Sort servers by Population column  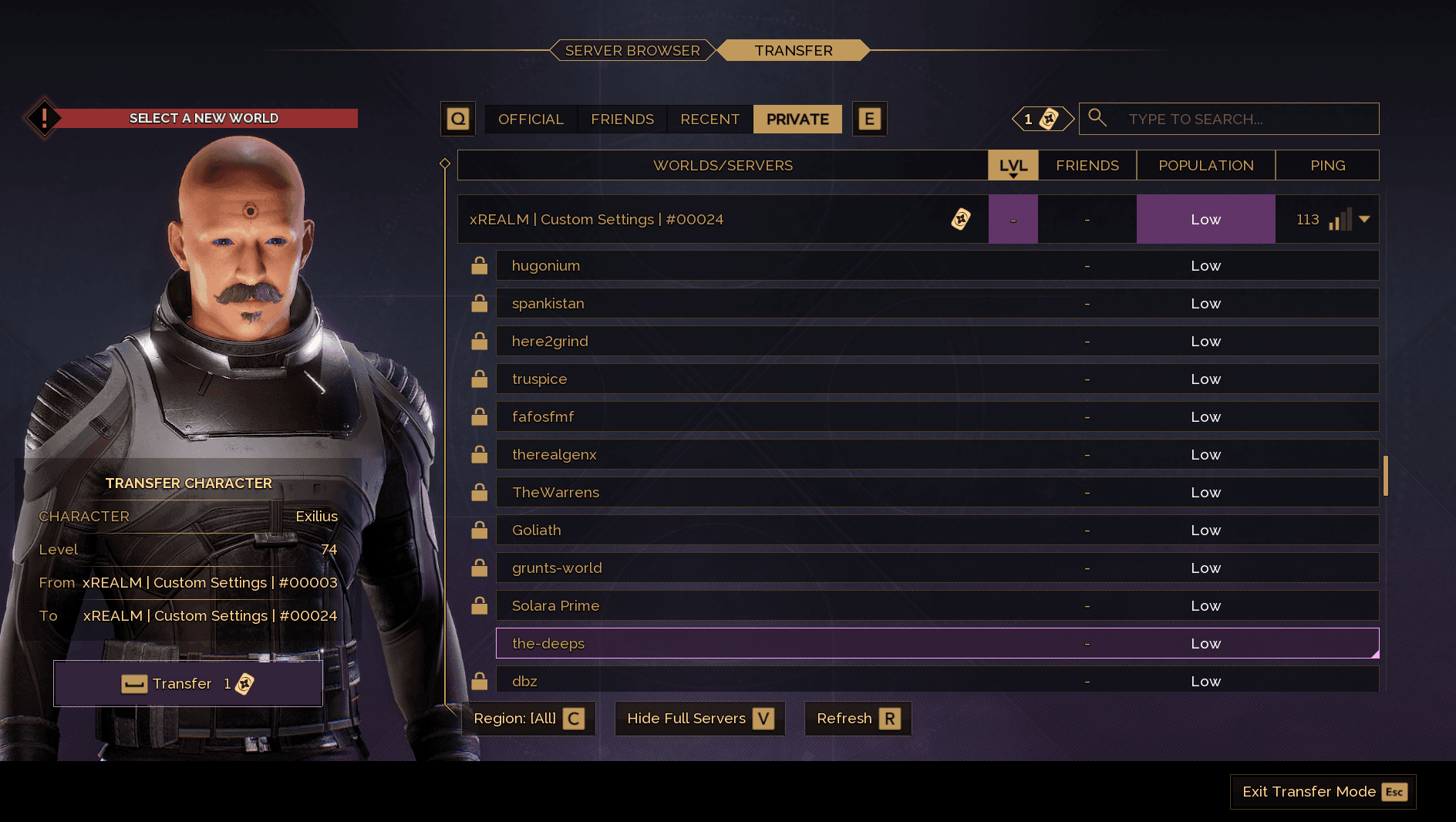[x=1205, y=166]
